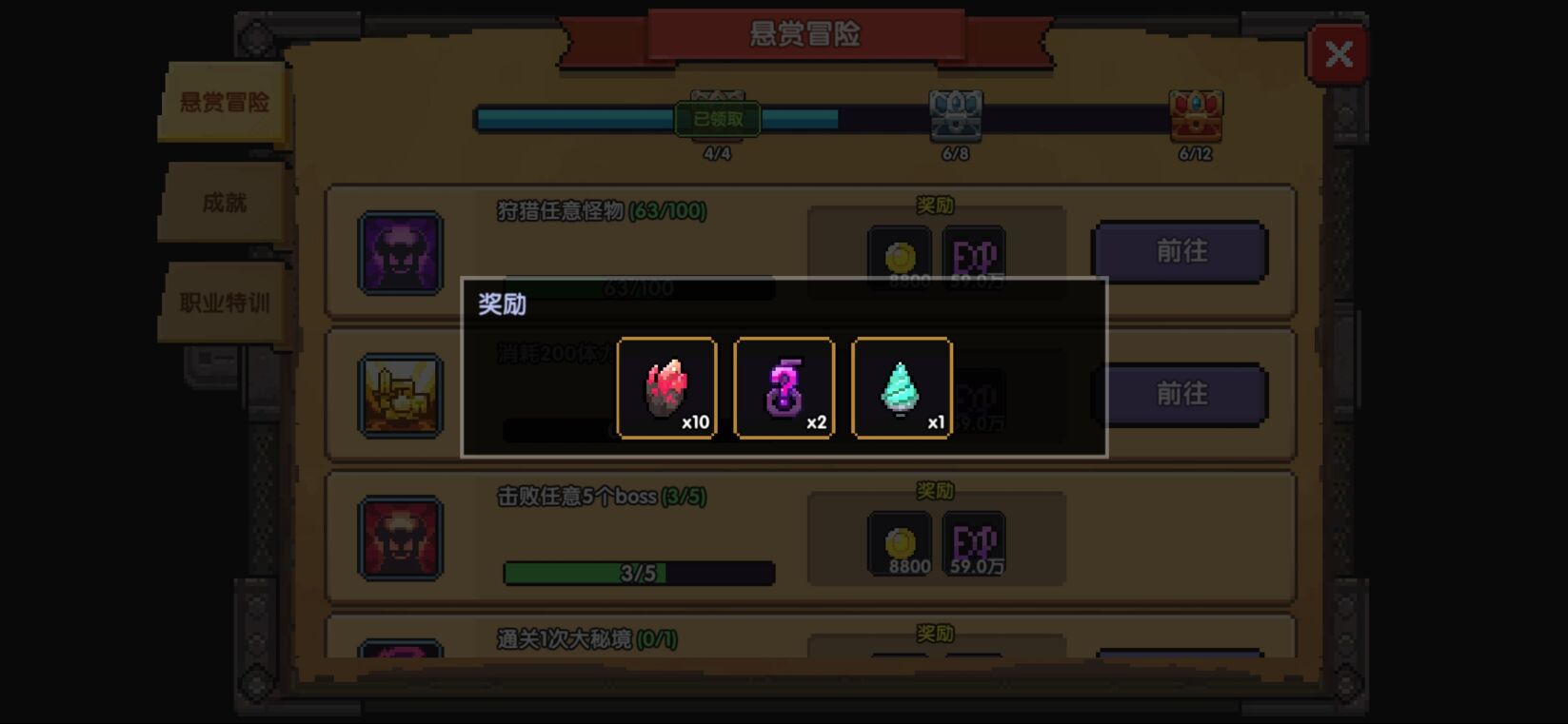Click the EXP reward icon showing 59.0万
1568x724 pixels.
tap(971, 539)
